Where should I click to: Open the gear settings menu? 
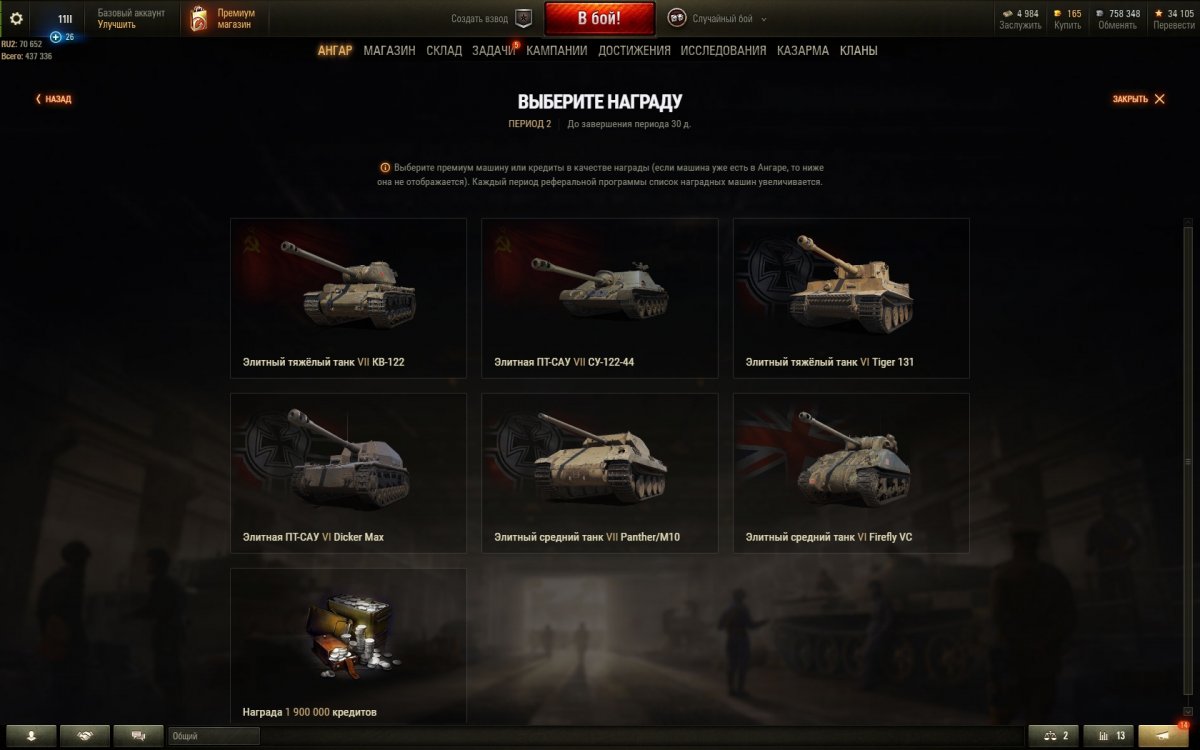pyautogui.click(x=16, y=18)
